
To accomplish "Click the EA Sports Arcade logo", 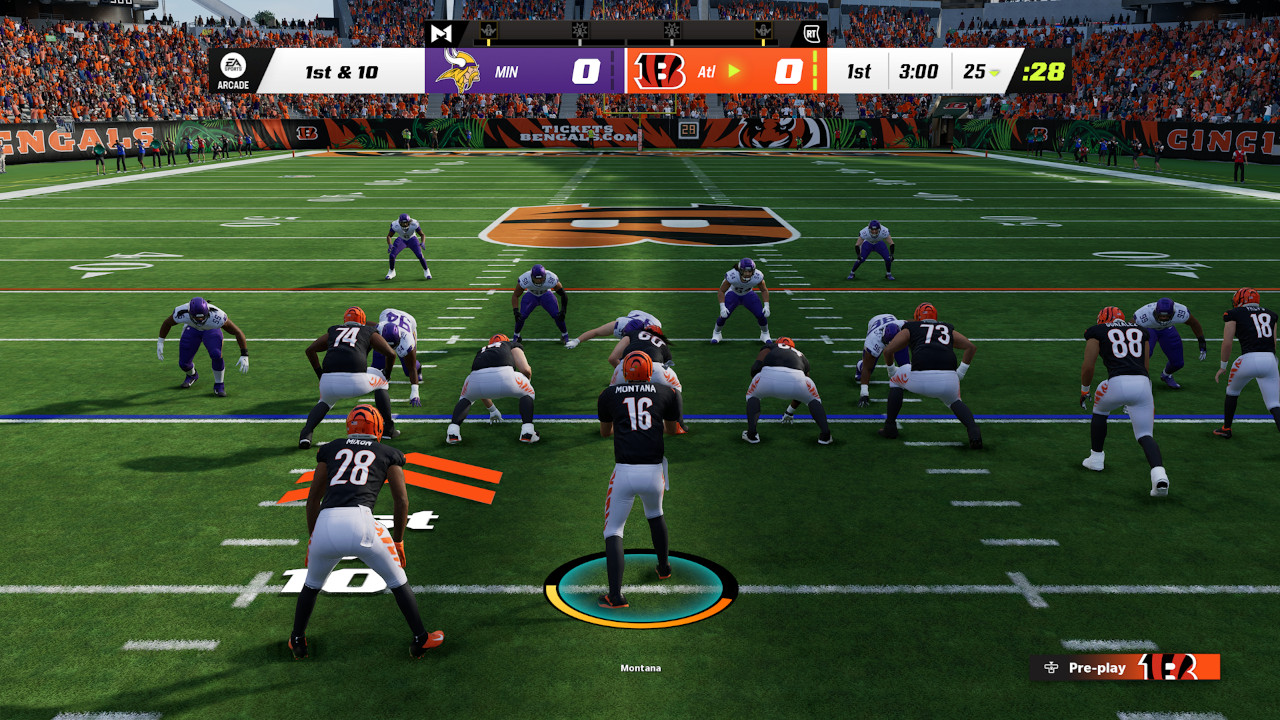I will coord(232,71).
